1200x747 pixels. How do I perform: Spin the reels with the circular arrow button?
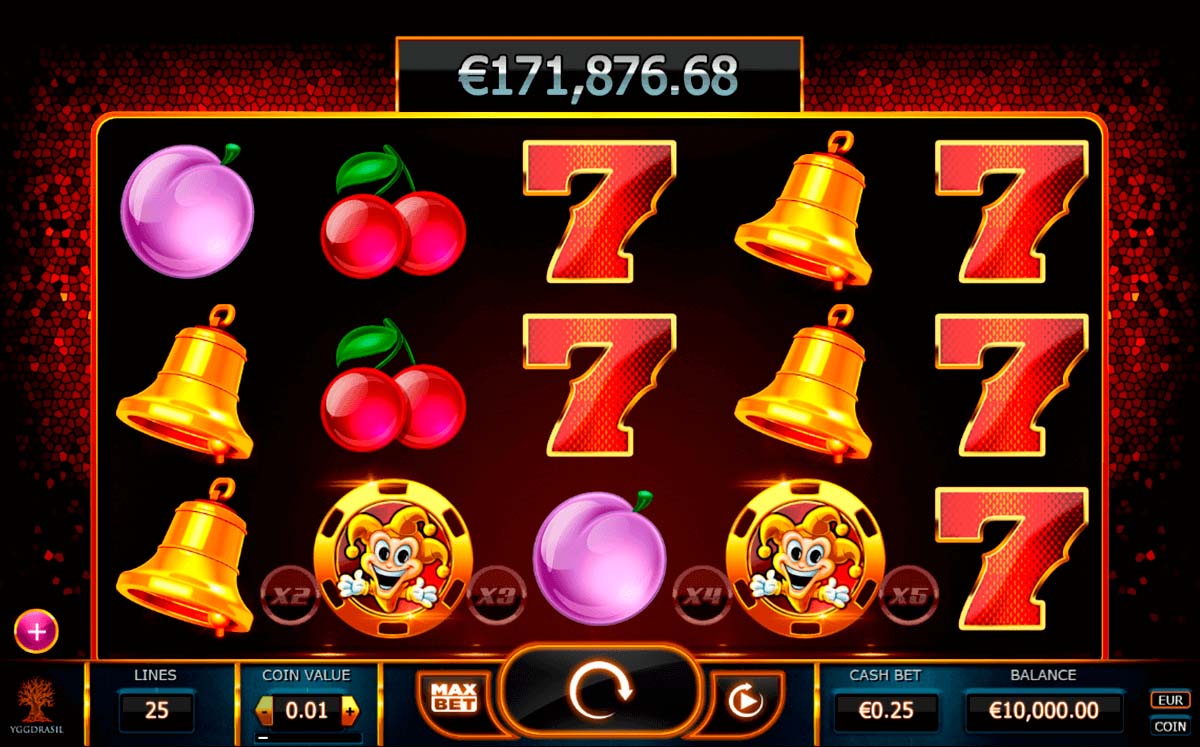[600, 691]
